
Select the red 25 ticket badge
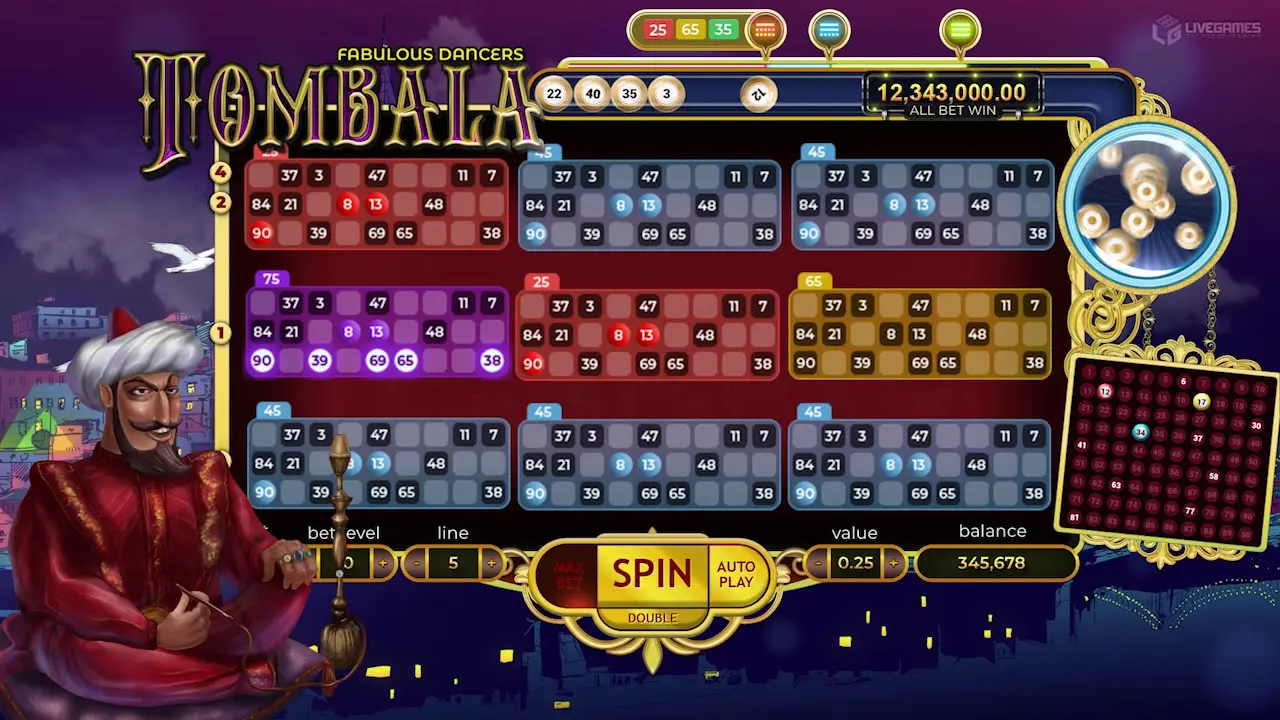coord(657,30)
